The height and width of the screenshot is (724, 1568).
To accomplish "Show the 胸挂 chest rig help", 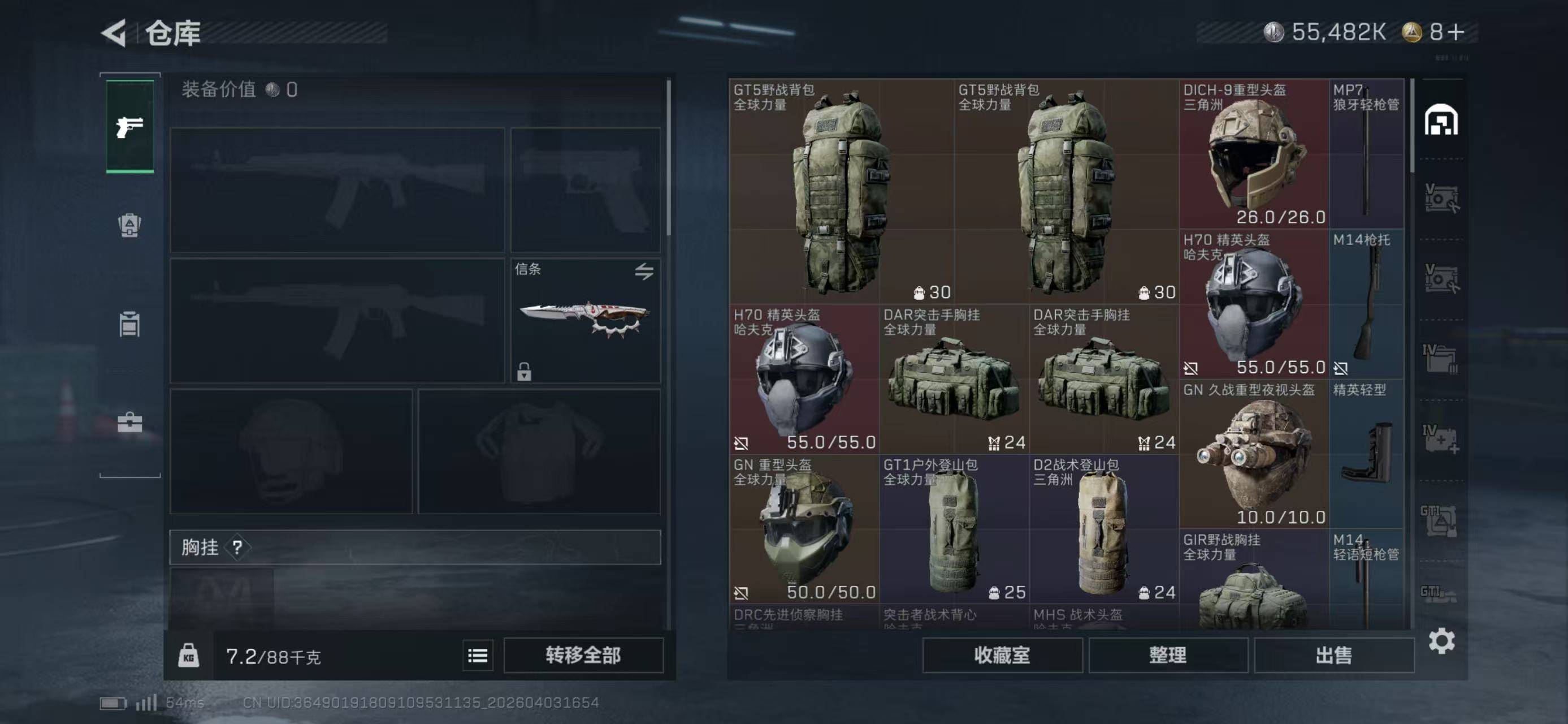I will (237, 548).
